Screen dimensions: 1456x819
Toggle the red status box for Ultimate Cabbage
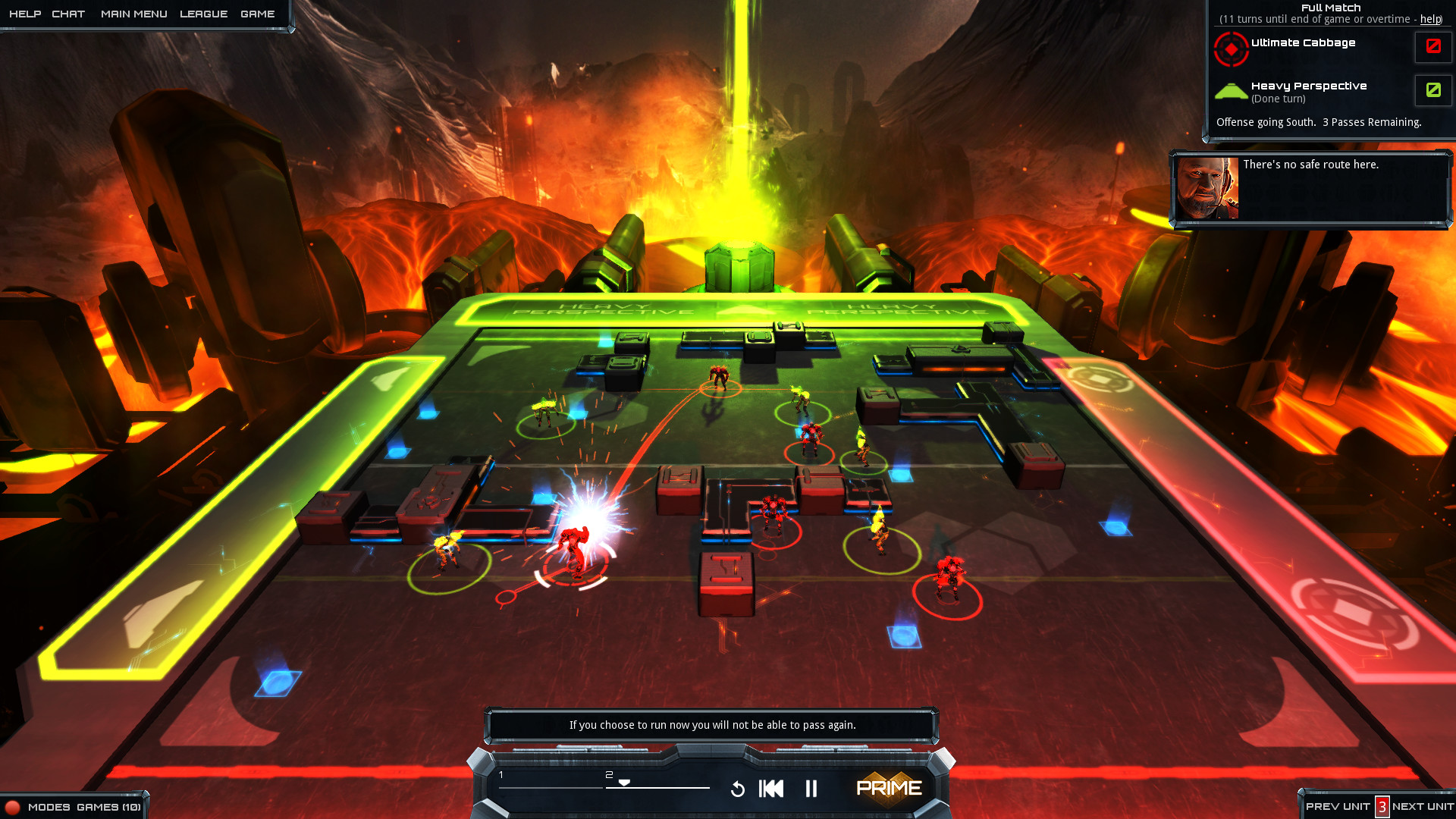(x=1432, y=47)
